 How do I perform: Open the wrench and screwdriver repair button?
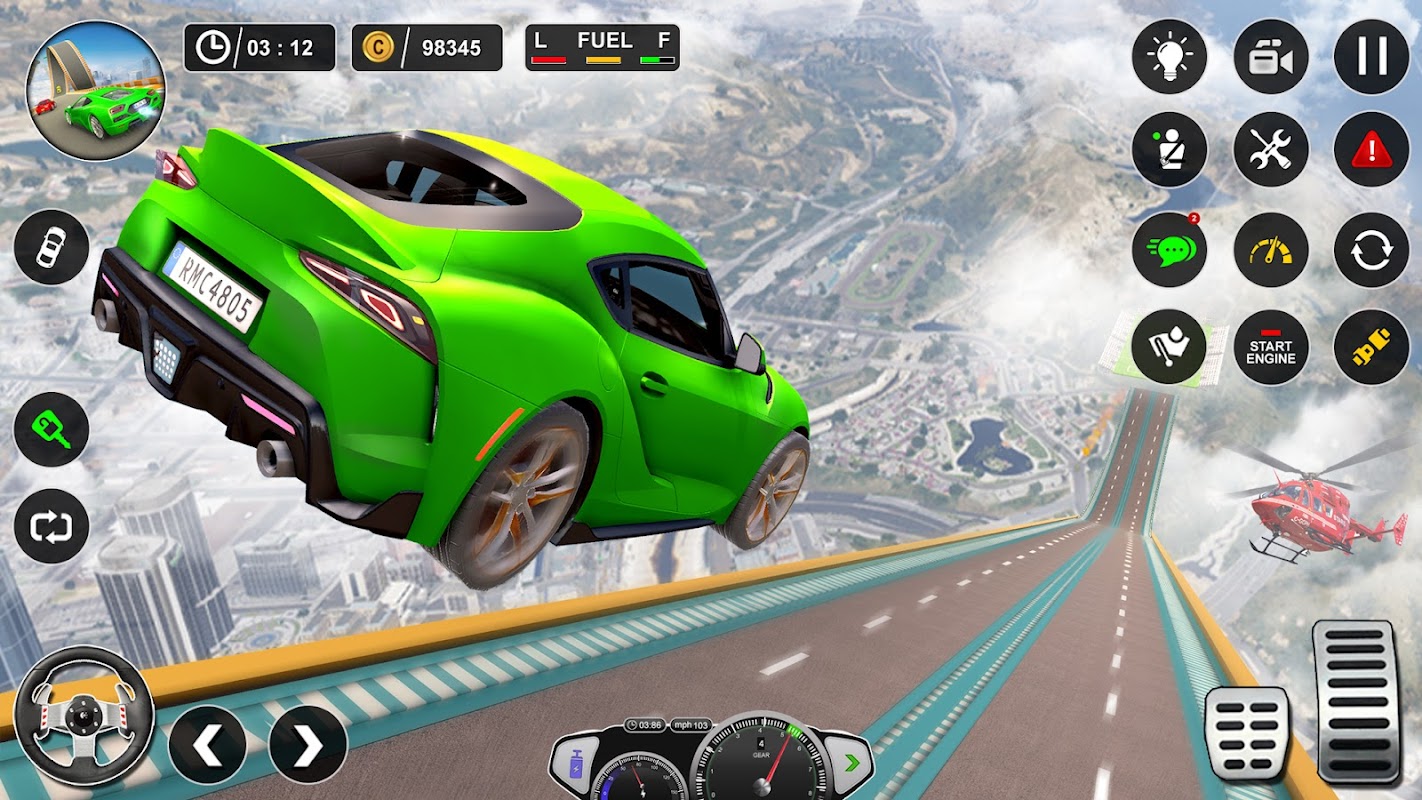1271,149
